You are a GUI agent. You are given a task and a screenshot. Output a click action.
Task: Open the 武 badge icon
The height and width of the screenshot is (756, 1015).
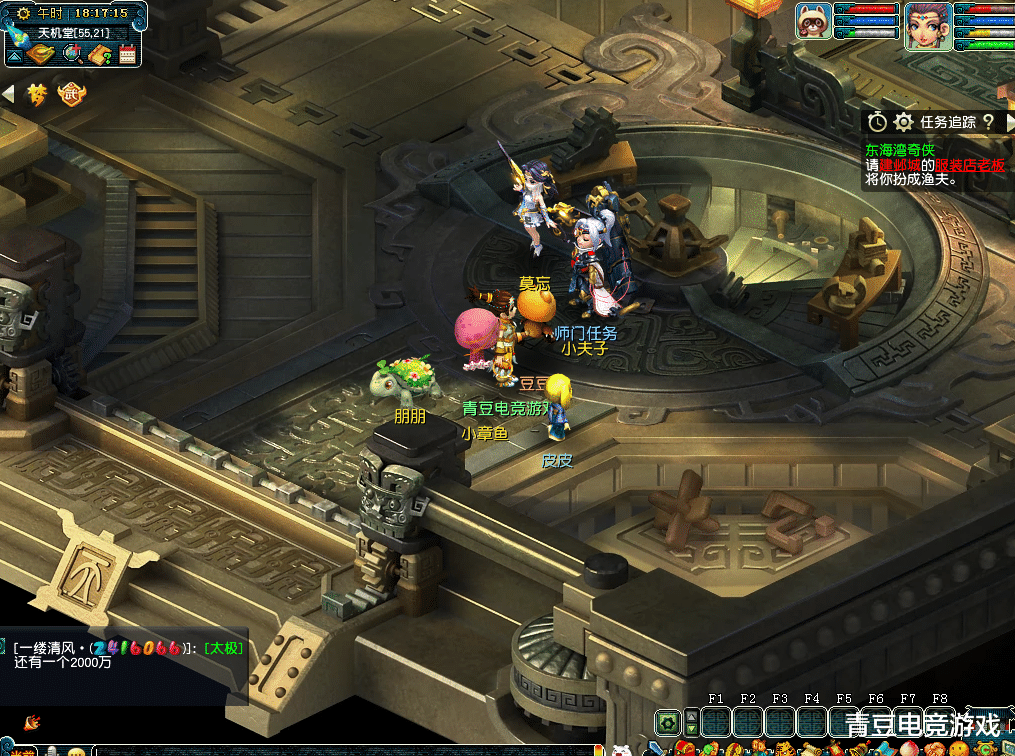(72, 95)
